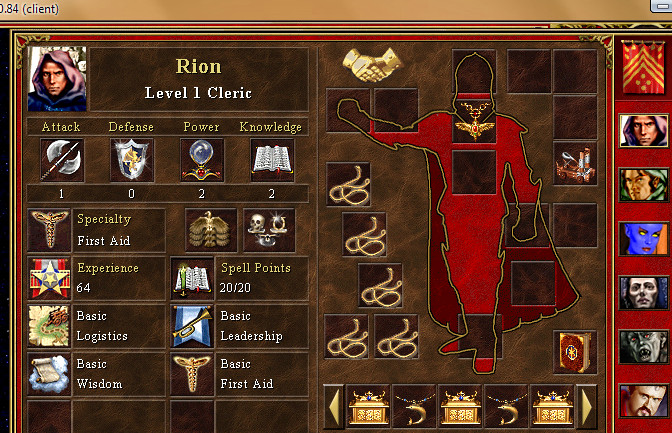Image resolution: width=672 pixels, height=433 pixels.
Task: View the Spell Points entry
Action: 240,278
